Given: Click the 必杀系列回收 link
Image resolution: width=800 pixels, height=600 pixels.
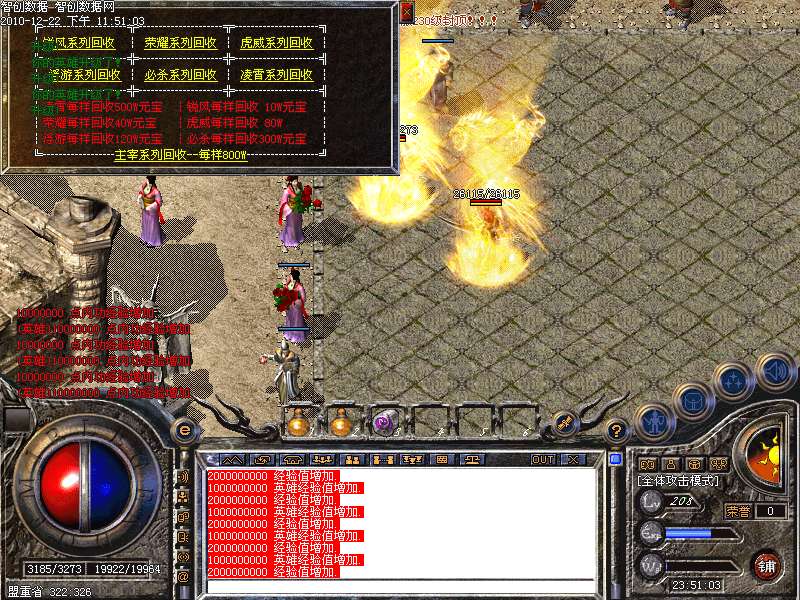Looking at the screenshot, I should (x=180, y=75).
